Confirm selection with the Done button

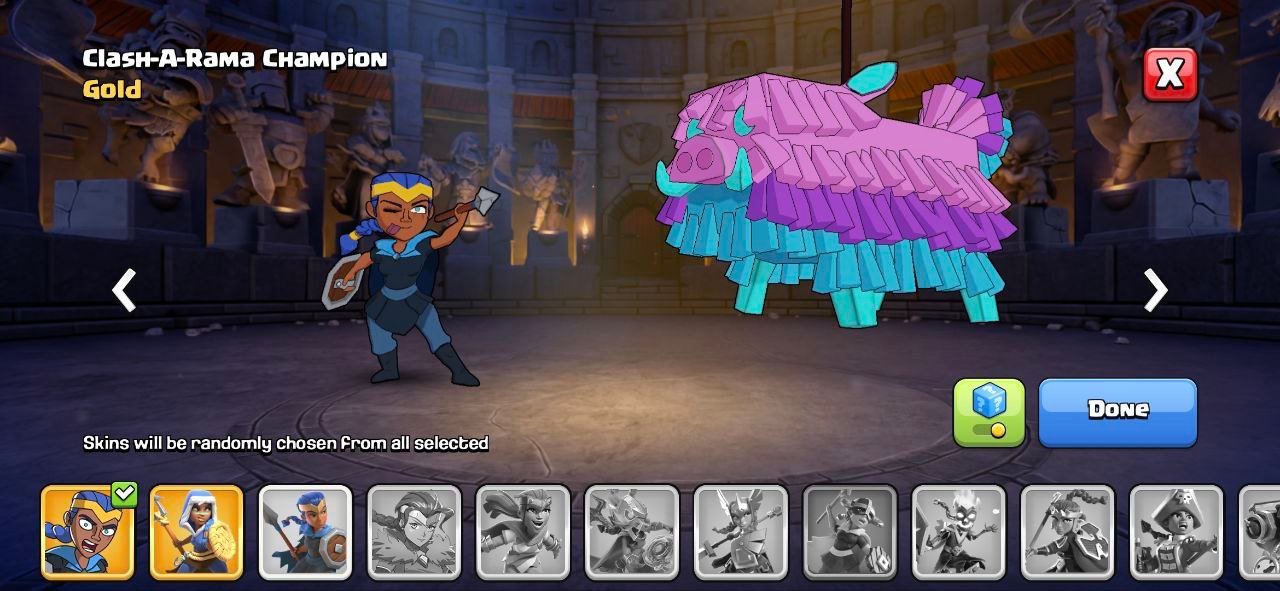(1117, 411)
